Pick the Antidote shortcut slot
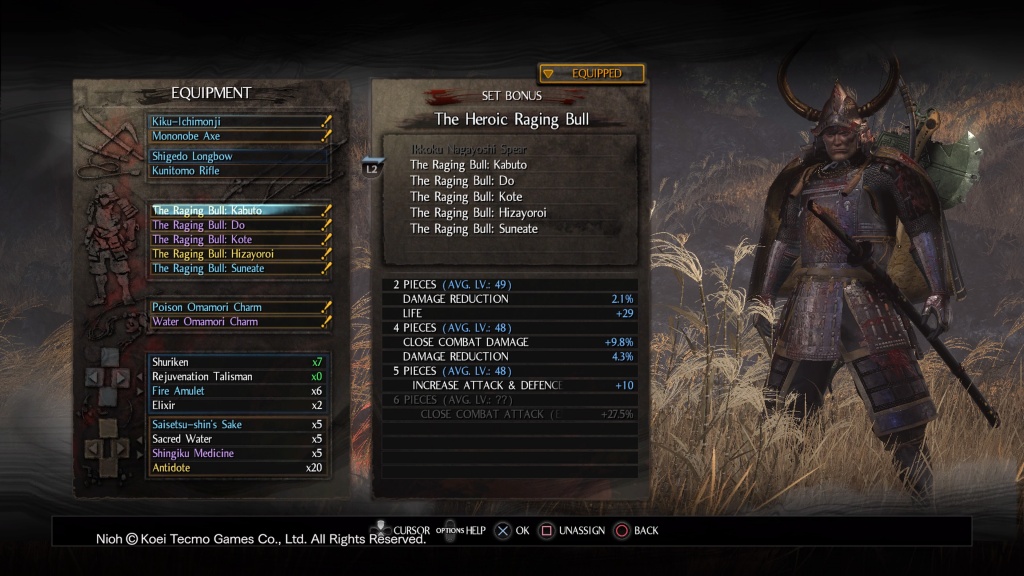This screenshot has height=576, width=1024. click(238, 468)
